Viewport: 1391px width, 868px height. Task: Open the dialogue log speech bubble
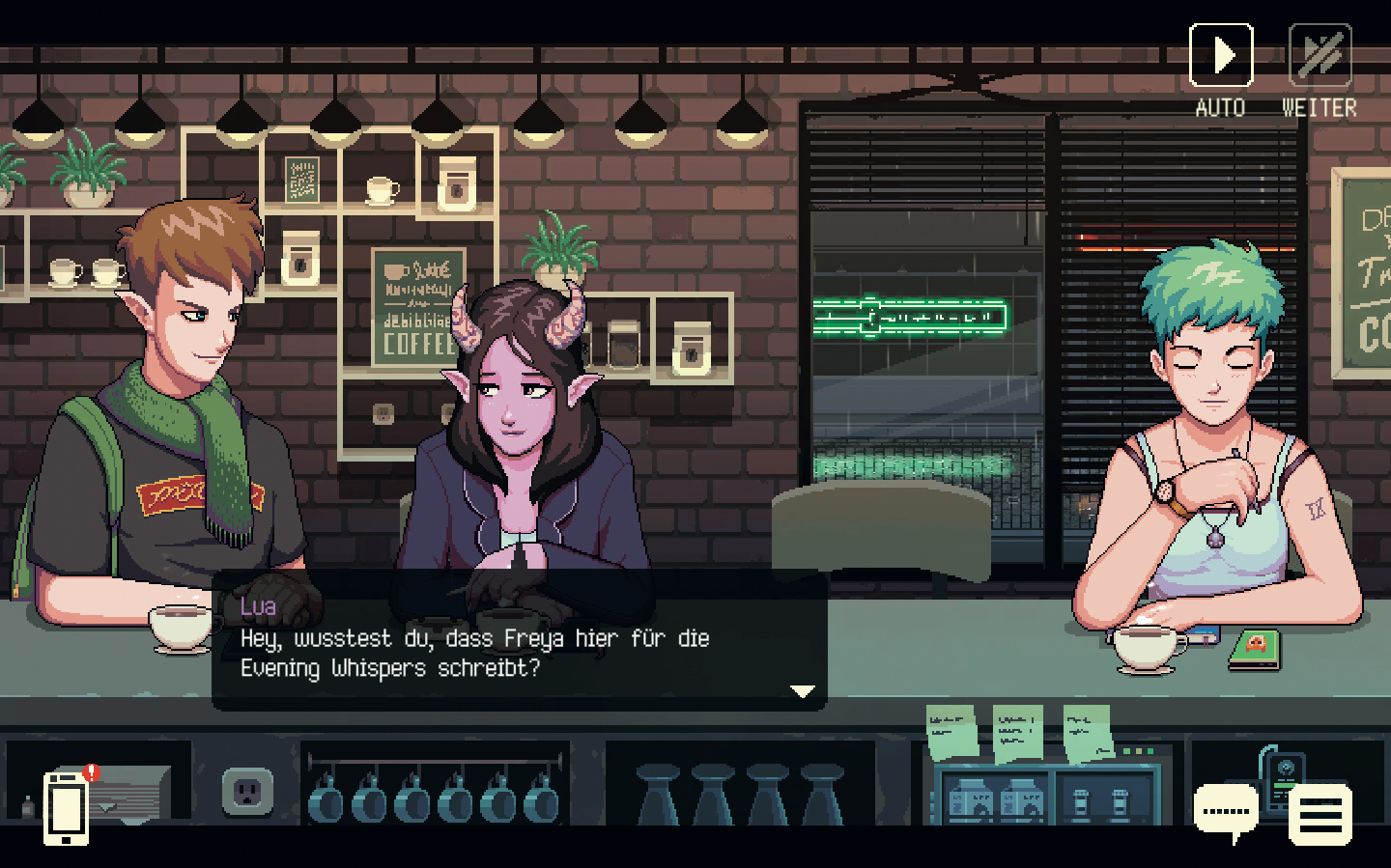click(x=1226, y=809)
